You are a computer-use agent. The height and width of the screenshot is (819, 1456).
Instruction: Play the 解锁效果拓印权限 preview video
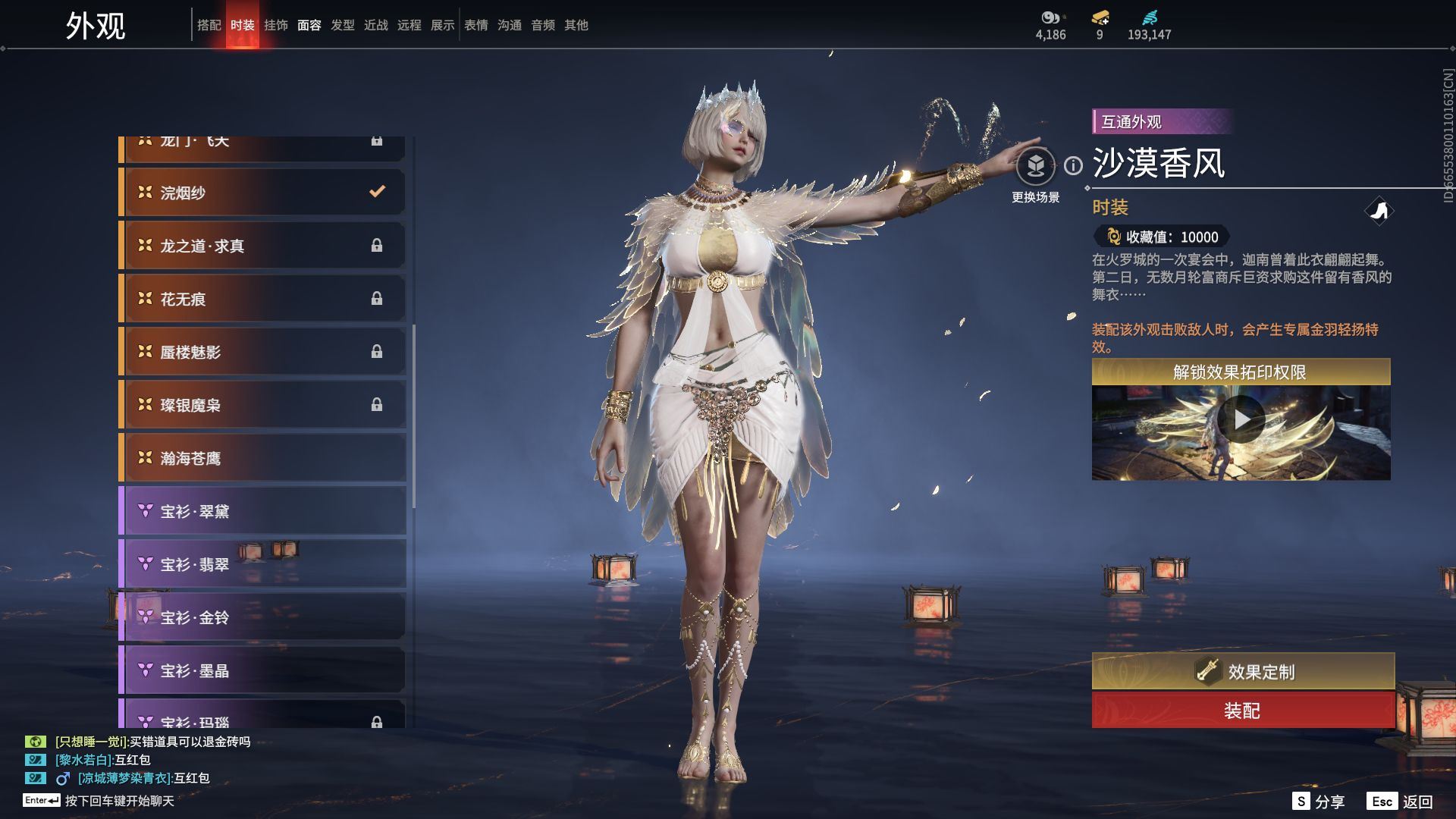(x=1241, y=419)
